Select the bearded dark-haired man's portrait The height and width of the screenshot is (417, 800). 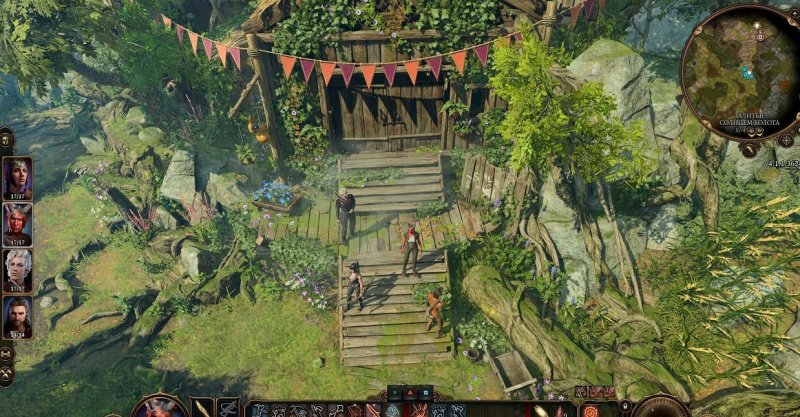(x=17, y=316)
